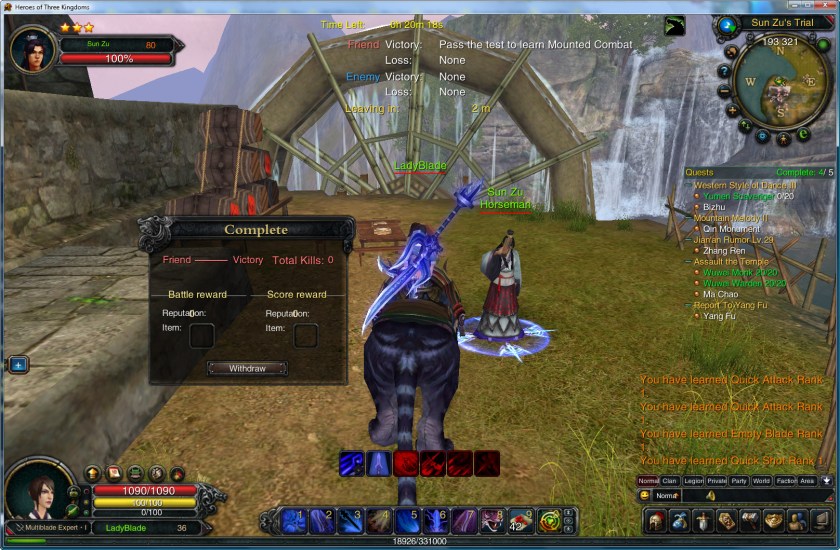Use the item in hotbar slot 9
Image resolution: width=840 pixels, height=550 pixels.
(520, 520)
